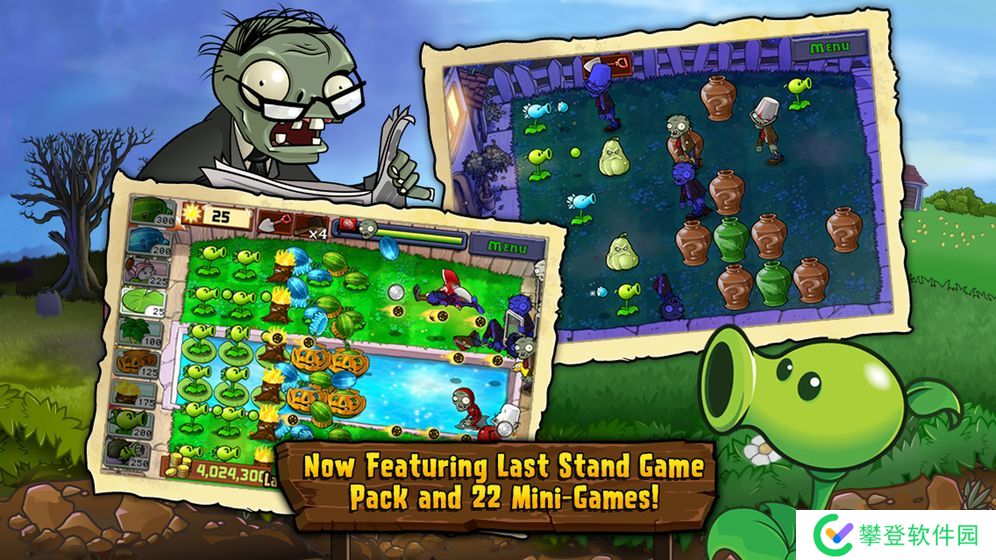The height and width of the screenshot is (560, 996).
Task: Click the x4 item slot next to the shovel
Action: [312, 226]
